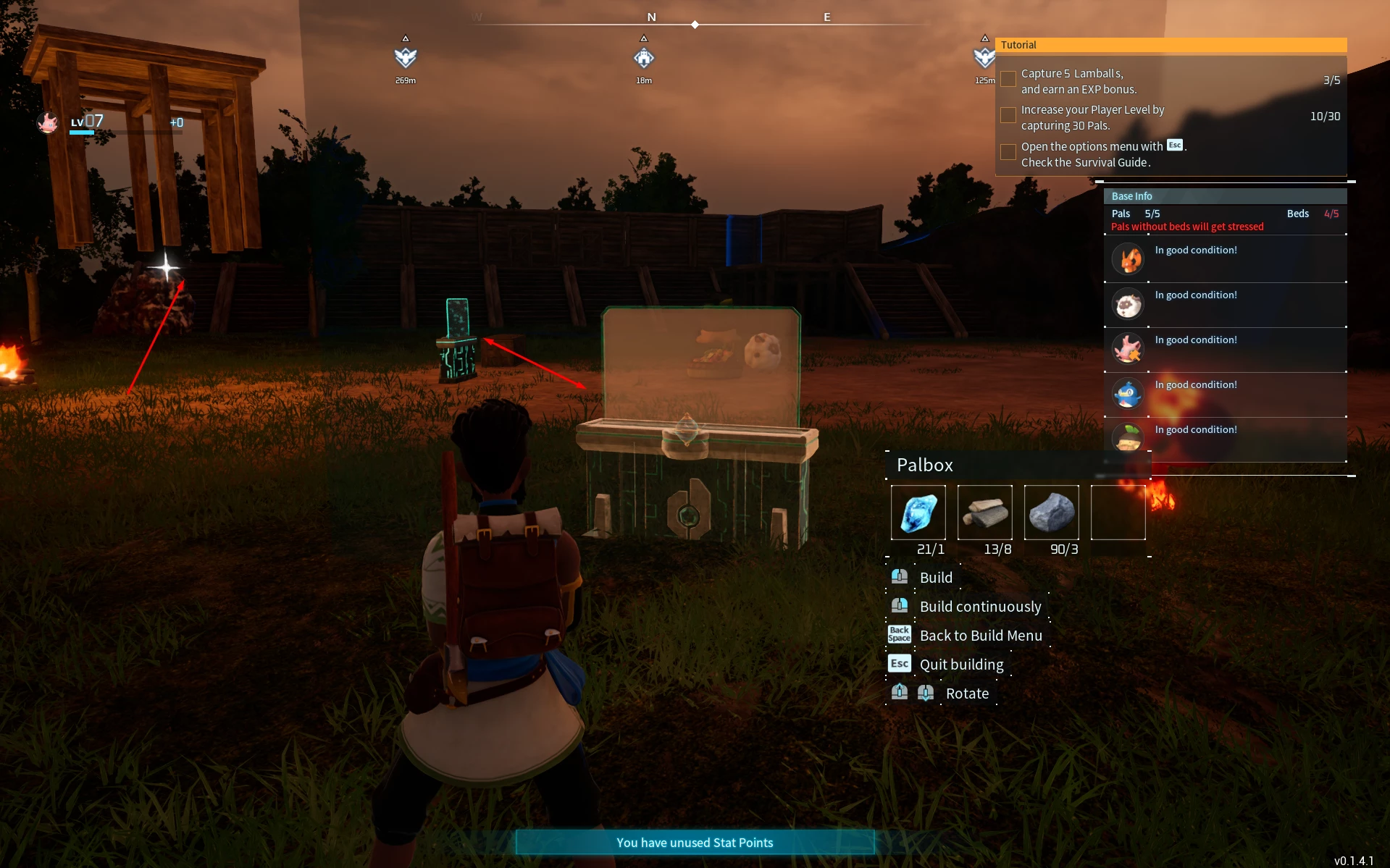Click the pink Cattiva portrait in Base Info
Image resolution: width=1390 pixels, height=868 pixels.
pyautogui.click(x=1128, y=349)
